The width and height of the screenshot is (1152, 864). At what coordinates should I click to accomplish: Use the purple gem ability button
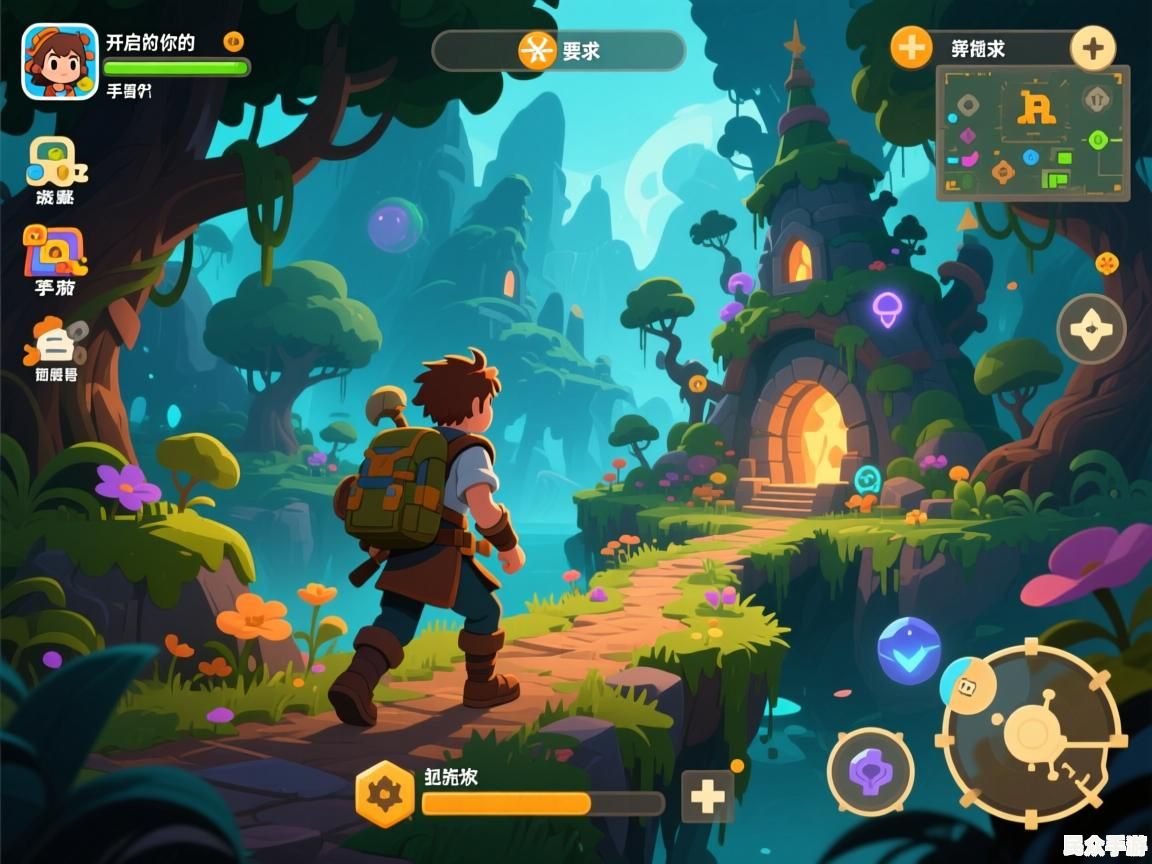pos(870,772)
